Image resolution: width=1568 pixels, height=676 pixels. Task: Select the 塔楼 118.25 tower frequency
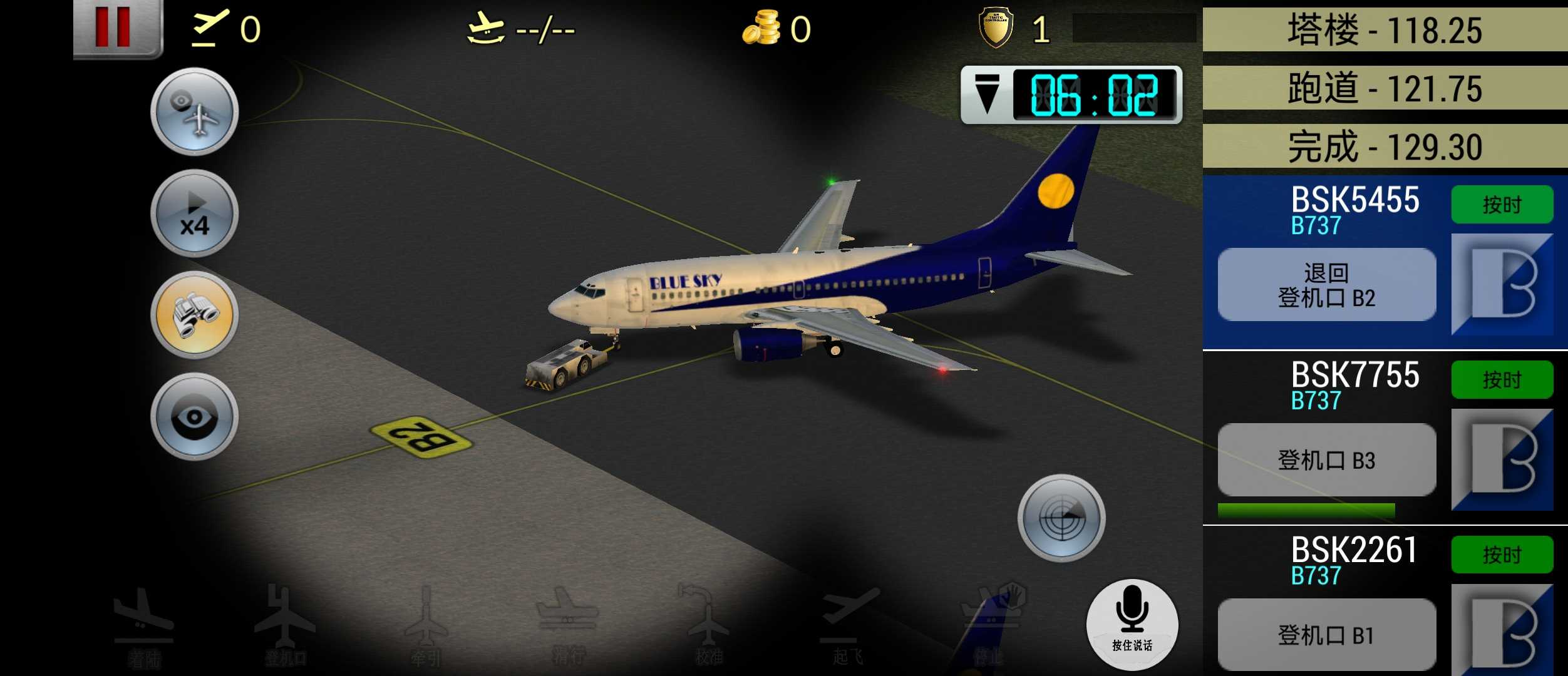coord(1385,30)
